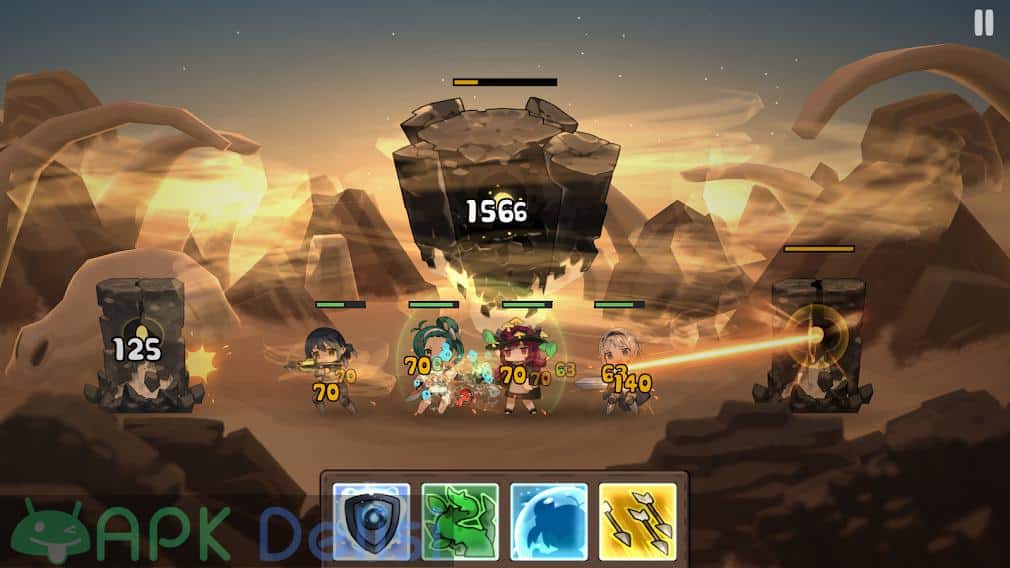Pause the battle

point(984,24)
